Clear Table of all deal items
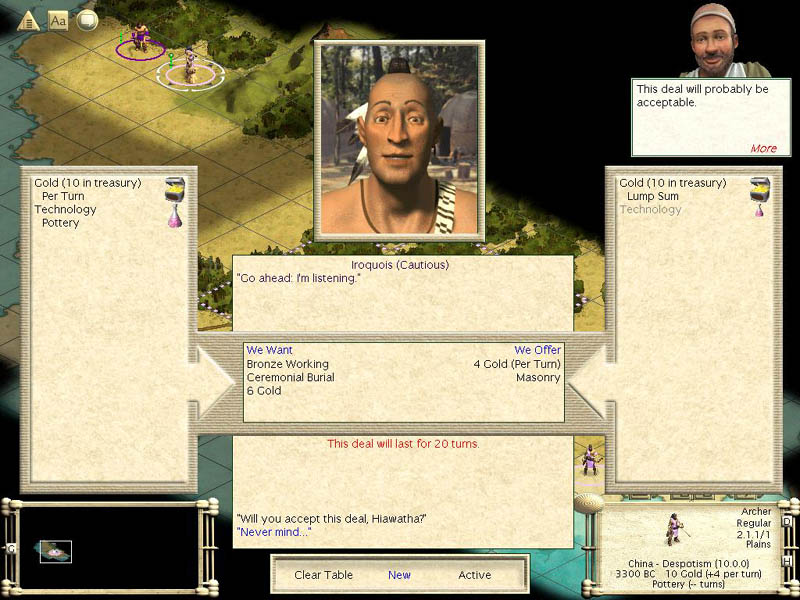The height and width of the screenshot is (600, 800). [x=321, y=575]
